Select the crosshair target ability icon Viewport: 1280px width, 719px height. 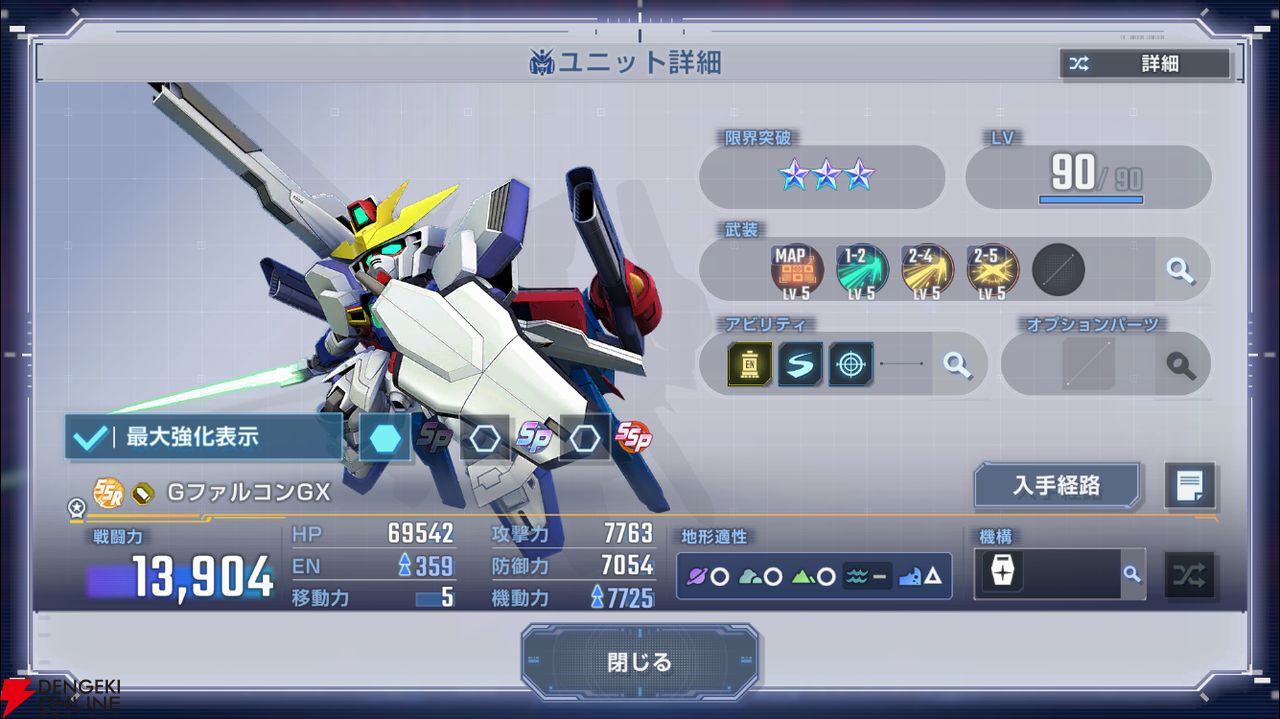coord(851,364)
